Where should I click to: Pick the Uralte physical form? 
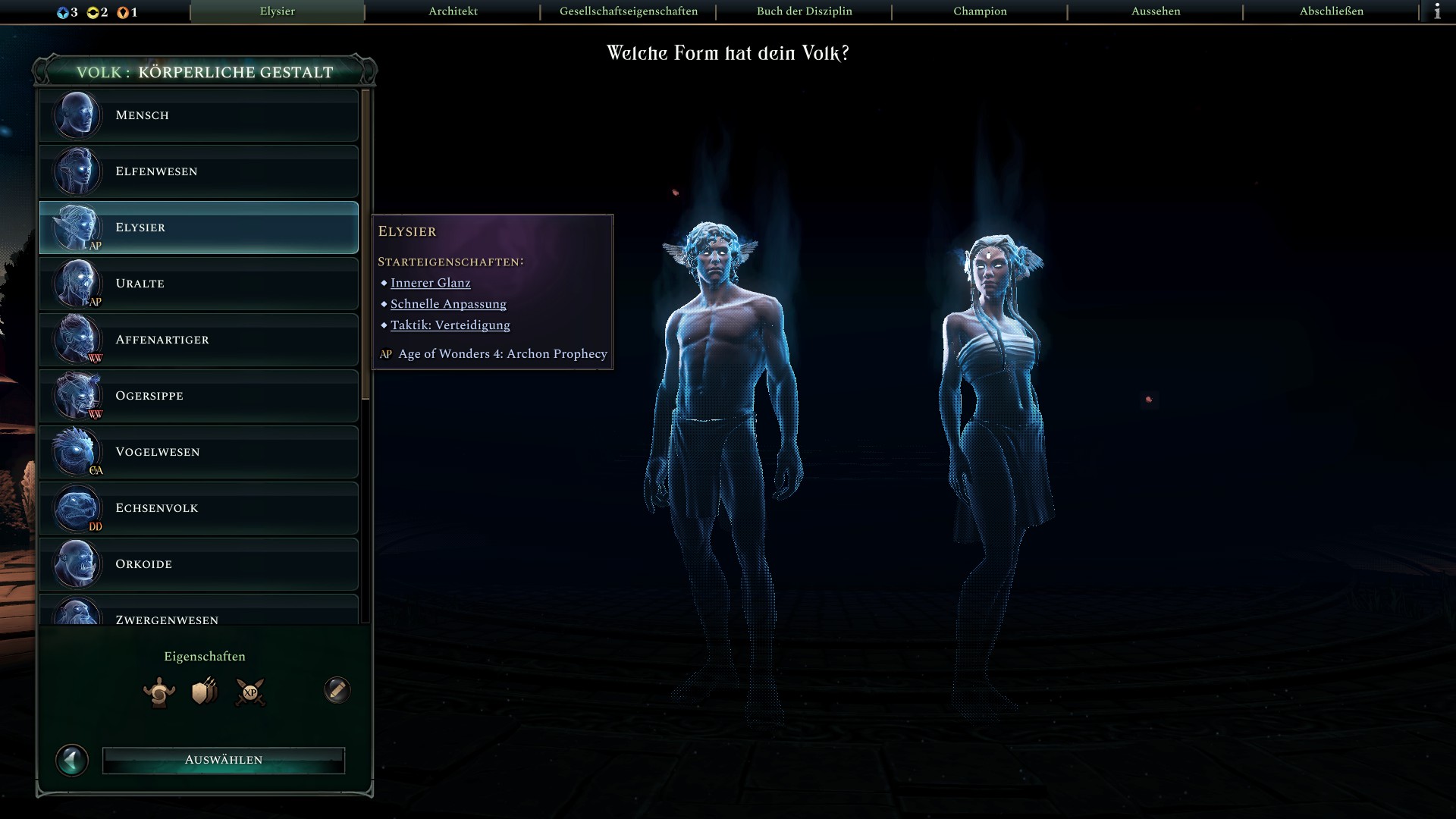(199, 284)
